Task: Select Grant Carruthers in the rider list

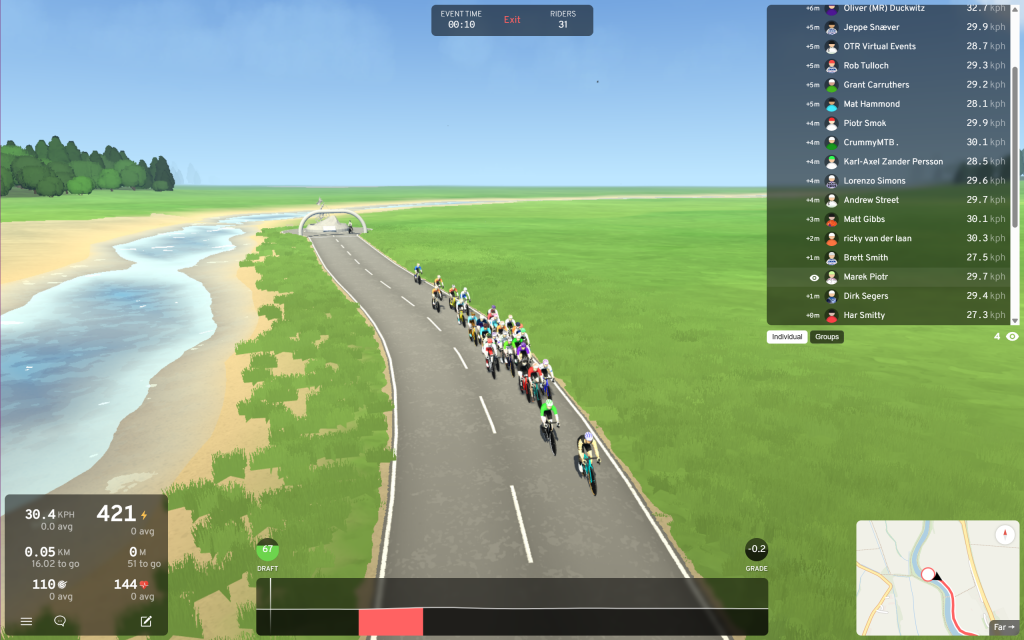Action: click(876, 85)
